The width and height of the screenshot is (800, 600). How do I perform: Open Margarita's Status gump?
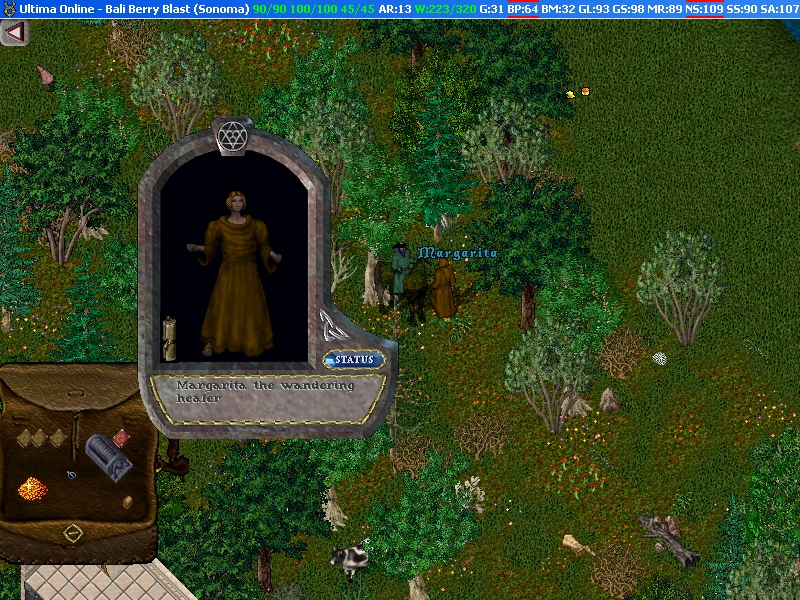pyautogui.click(x=354, y=360)
